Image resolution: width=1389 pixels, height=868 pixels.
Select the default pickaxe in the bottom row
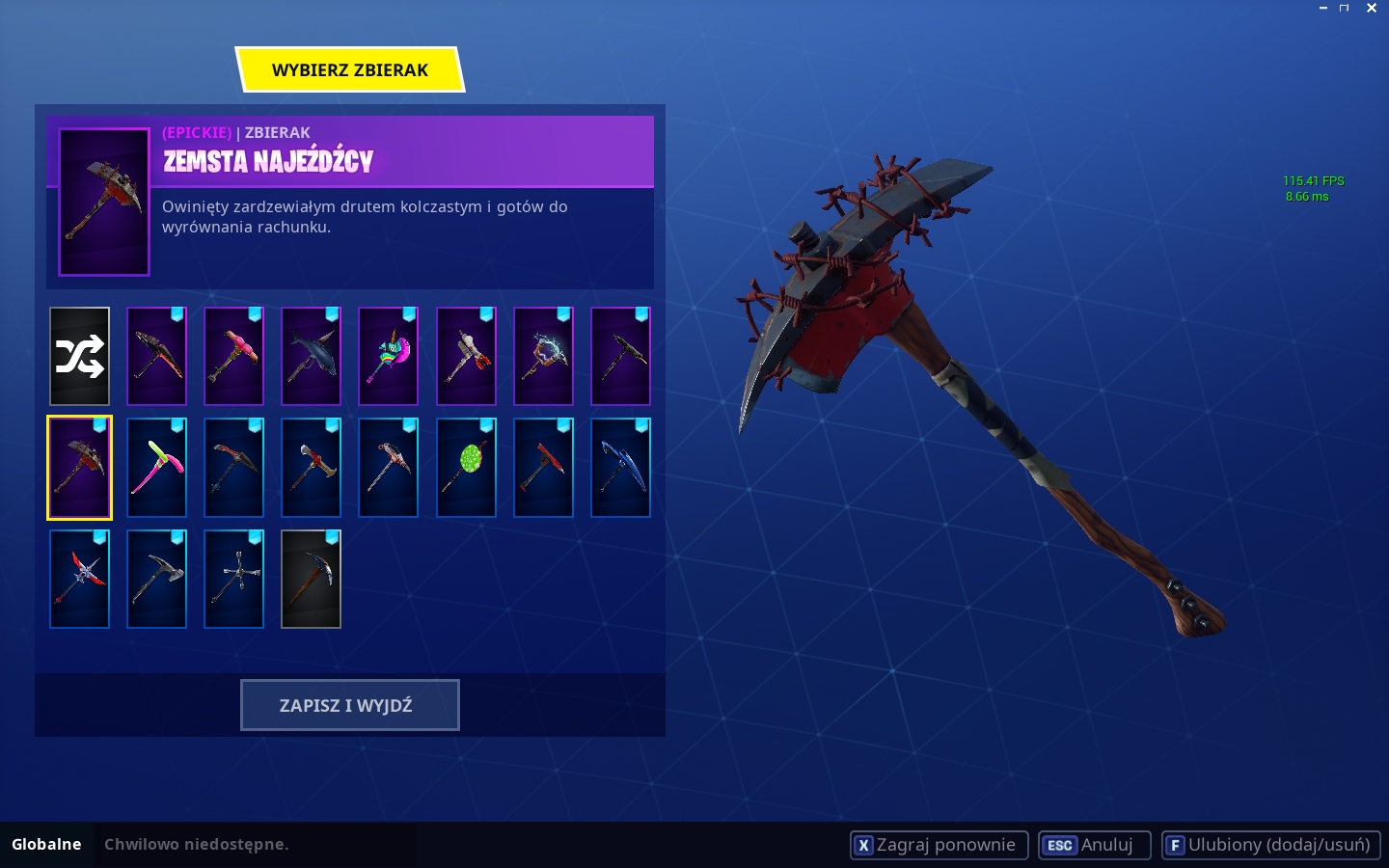[311, 579]
